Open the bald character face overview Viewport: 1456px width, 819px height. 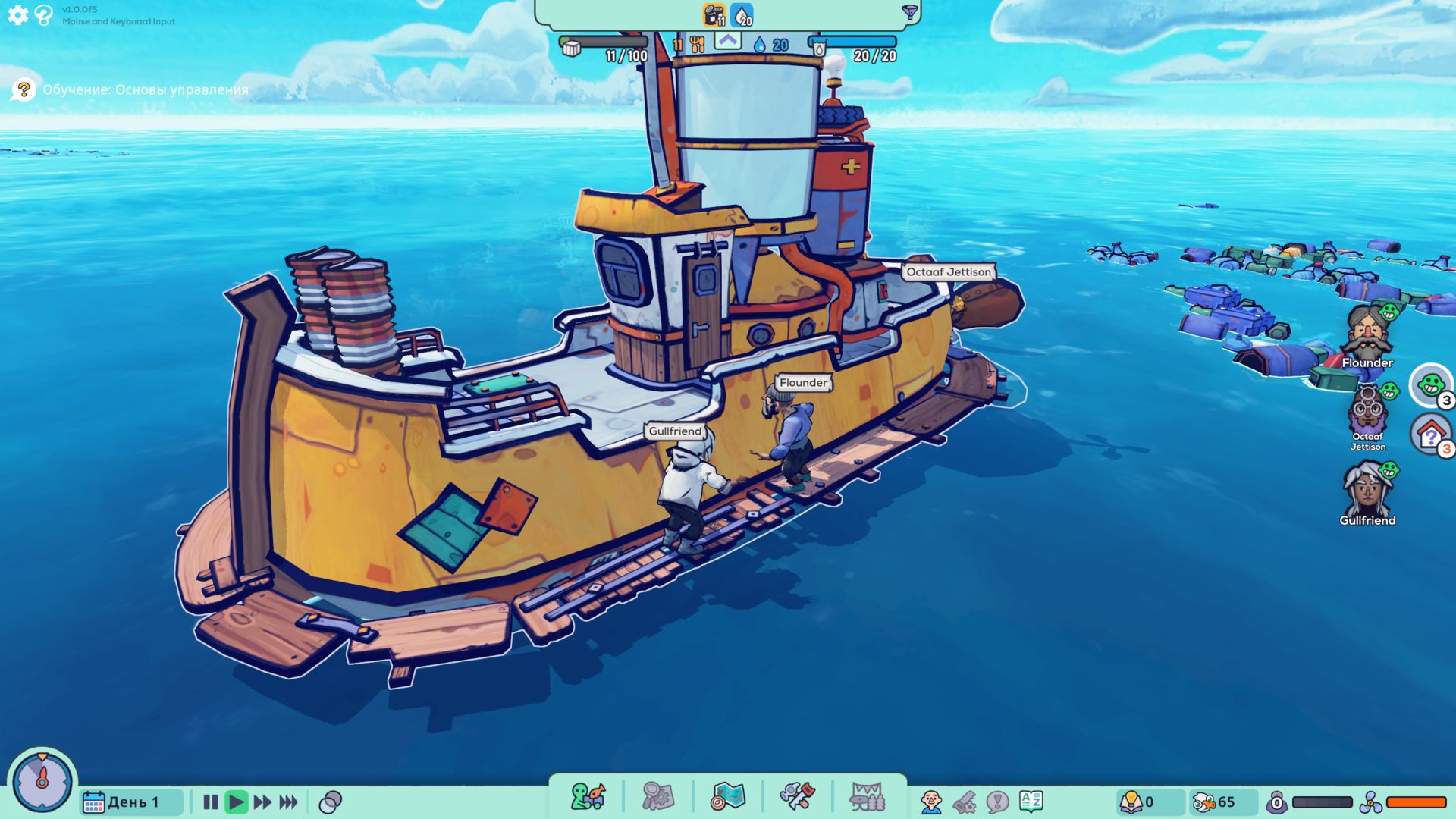[x=930, y=802]
